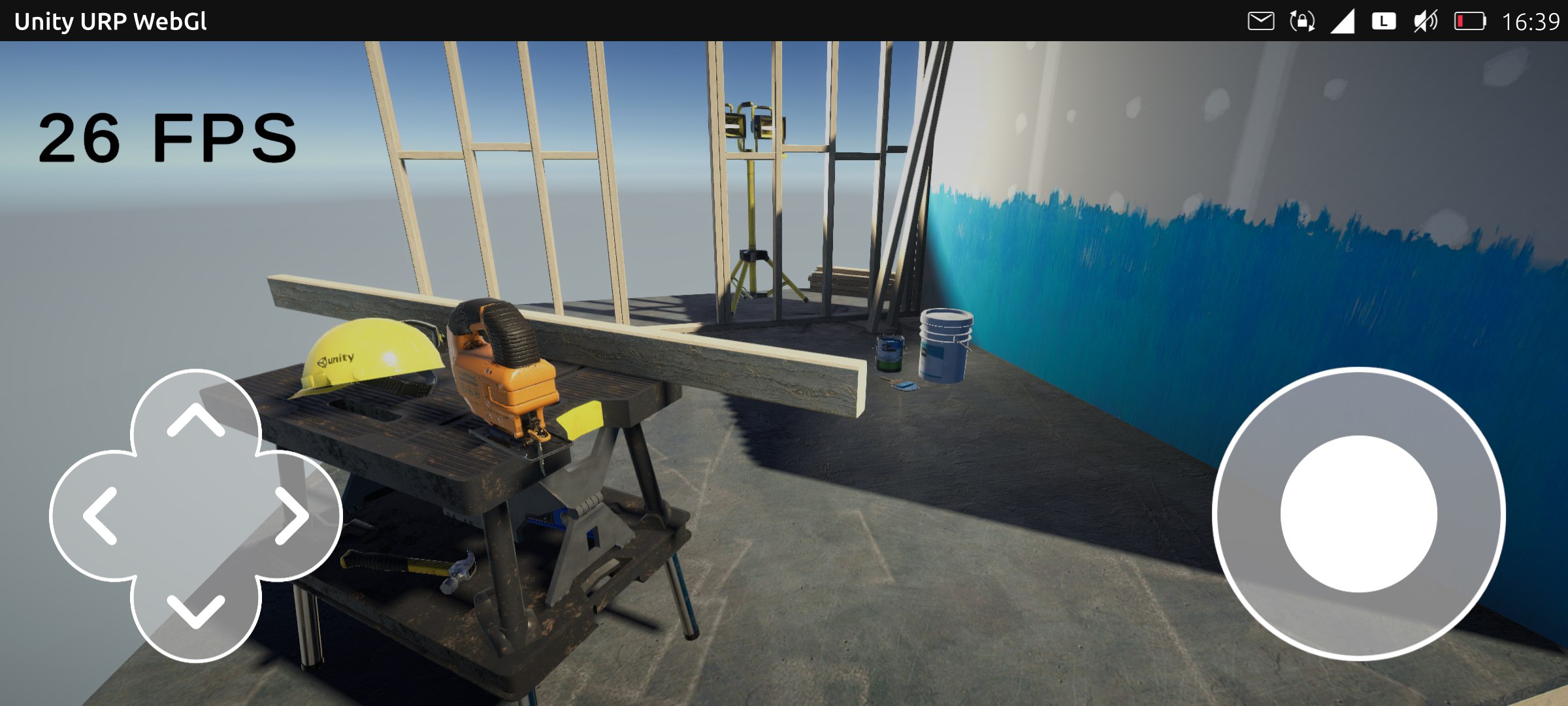Tap the right arrow on the movement pad
The width and height of the screenshot is (1568, 706).
[x=291, y=516]
